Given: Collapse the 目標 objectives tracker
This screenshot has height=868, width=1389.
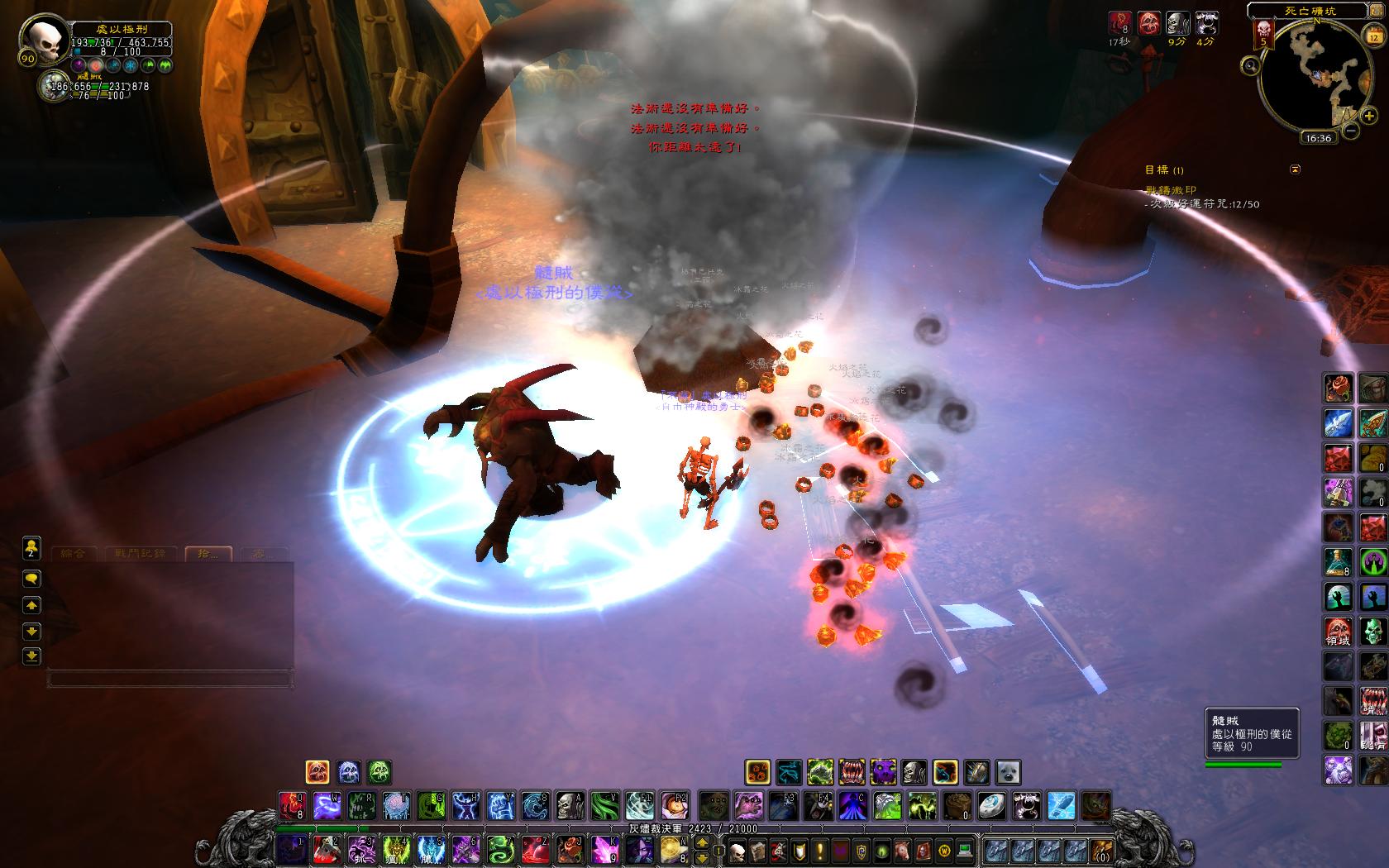Looking at the screenshot, I should click(x=1296, y=169).
